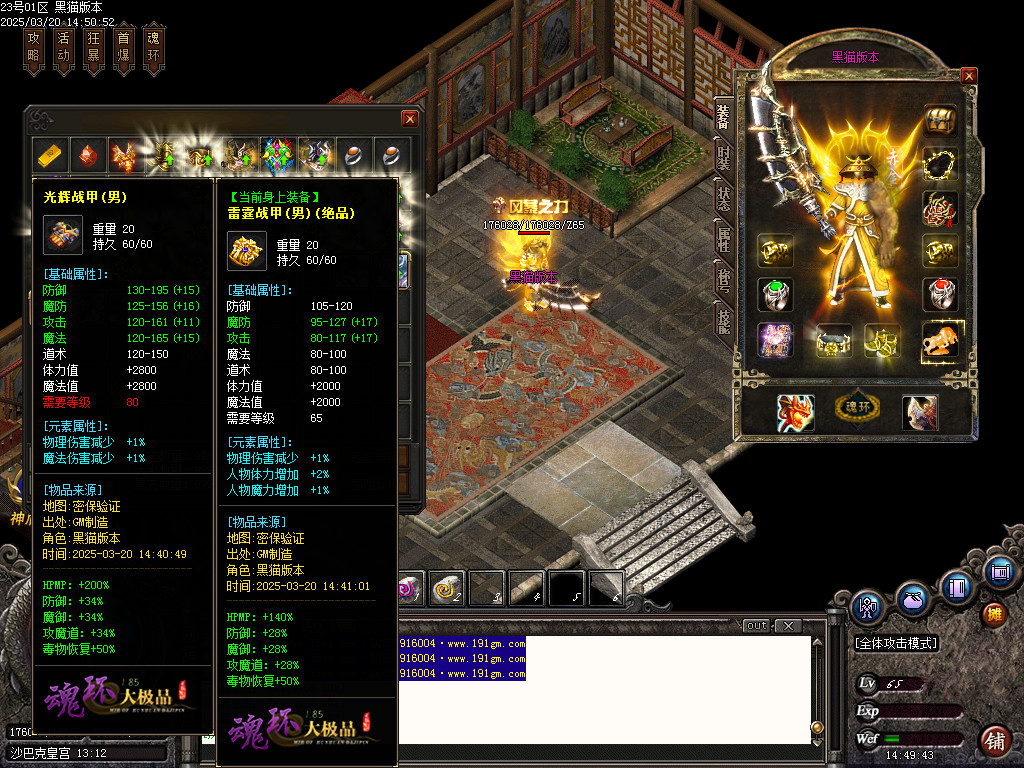The width and height of the screenshot is (1024, 768).
Task: Open the treasure chest slot in equipment
Action: [940, 119]
